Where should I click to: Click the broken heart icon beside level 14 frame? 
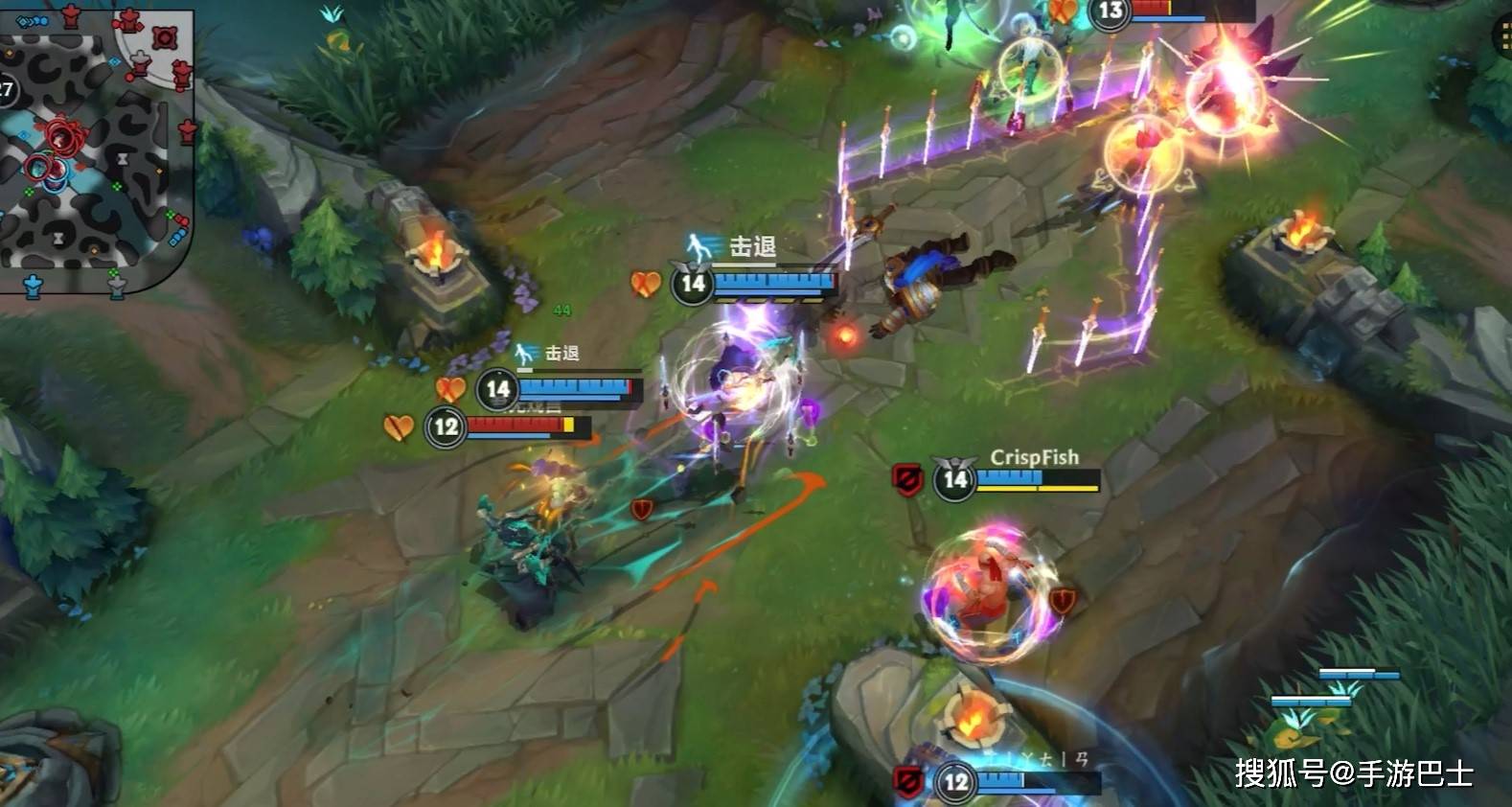coord(647,284)
